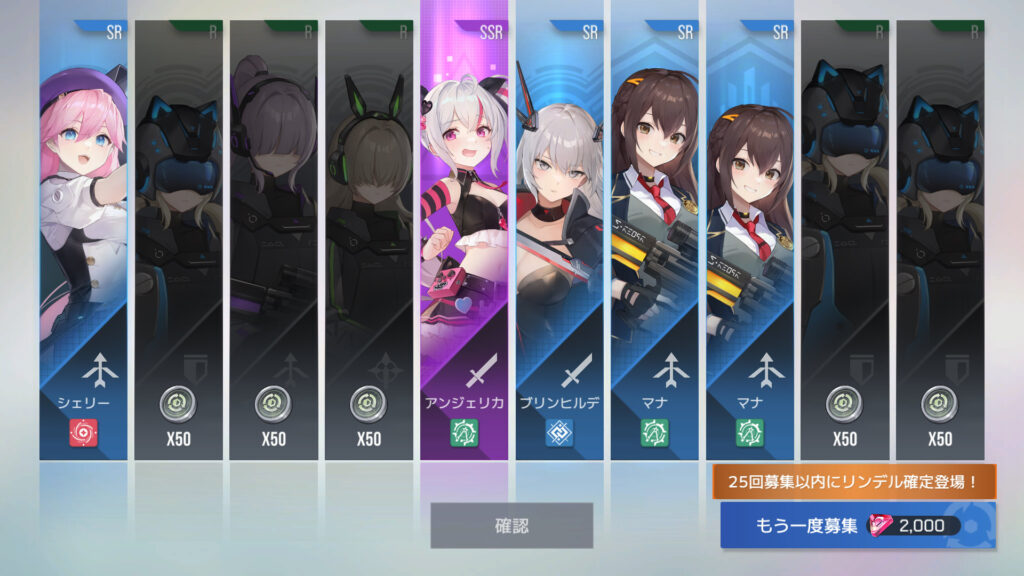Recruit again with もう一度募集 for 2,000
1024x576 pixels.
coord(857,526)
